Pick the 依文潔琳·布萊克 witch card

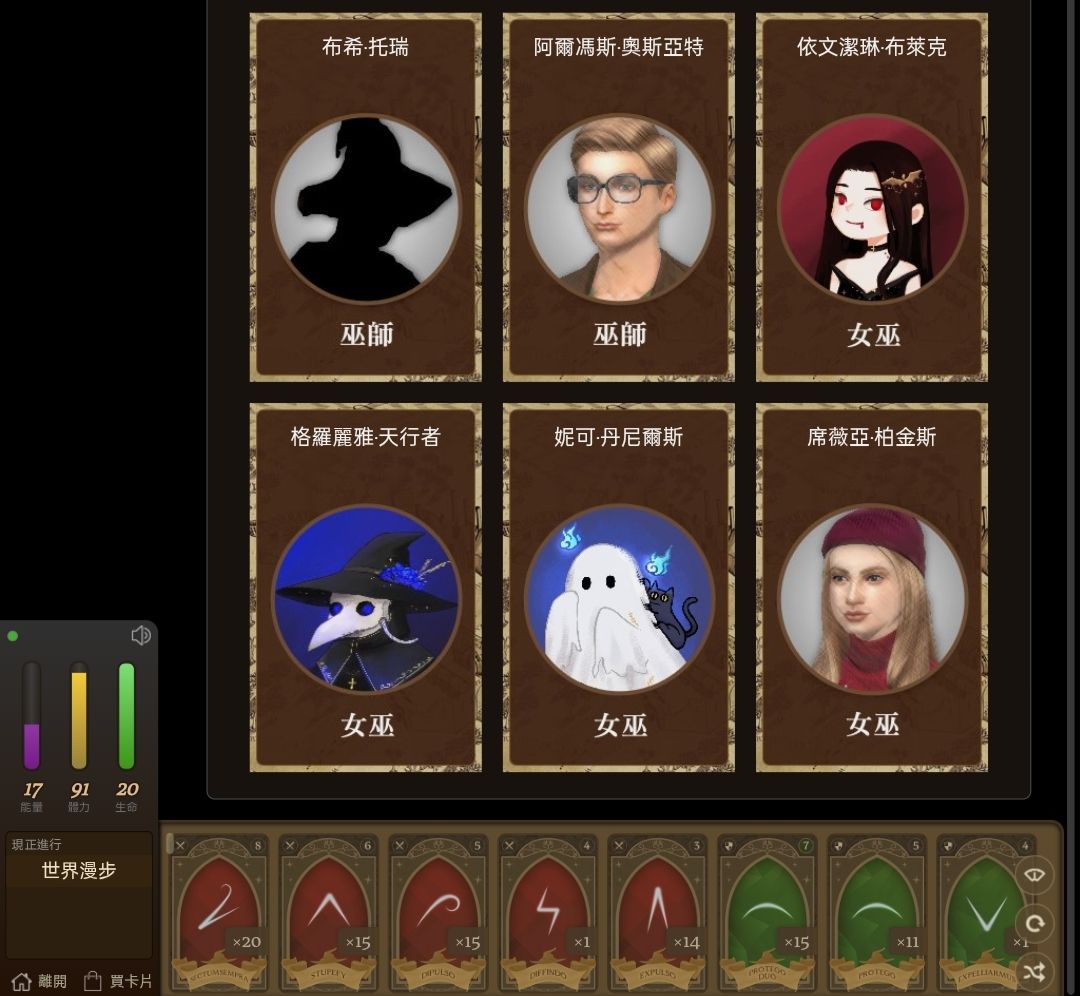[x=871, y=197]
